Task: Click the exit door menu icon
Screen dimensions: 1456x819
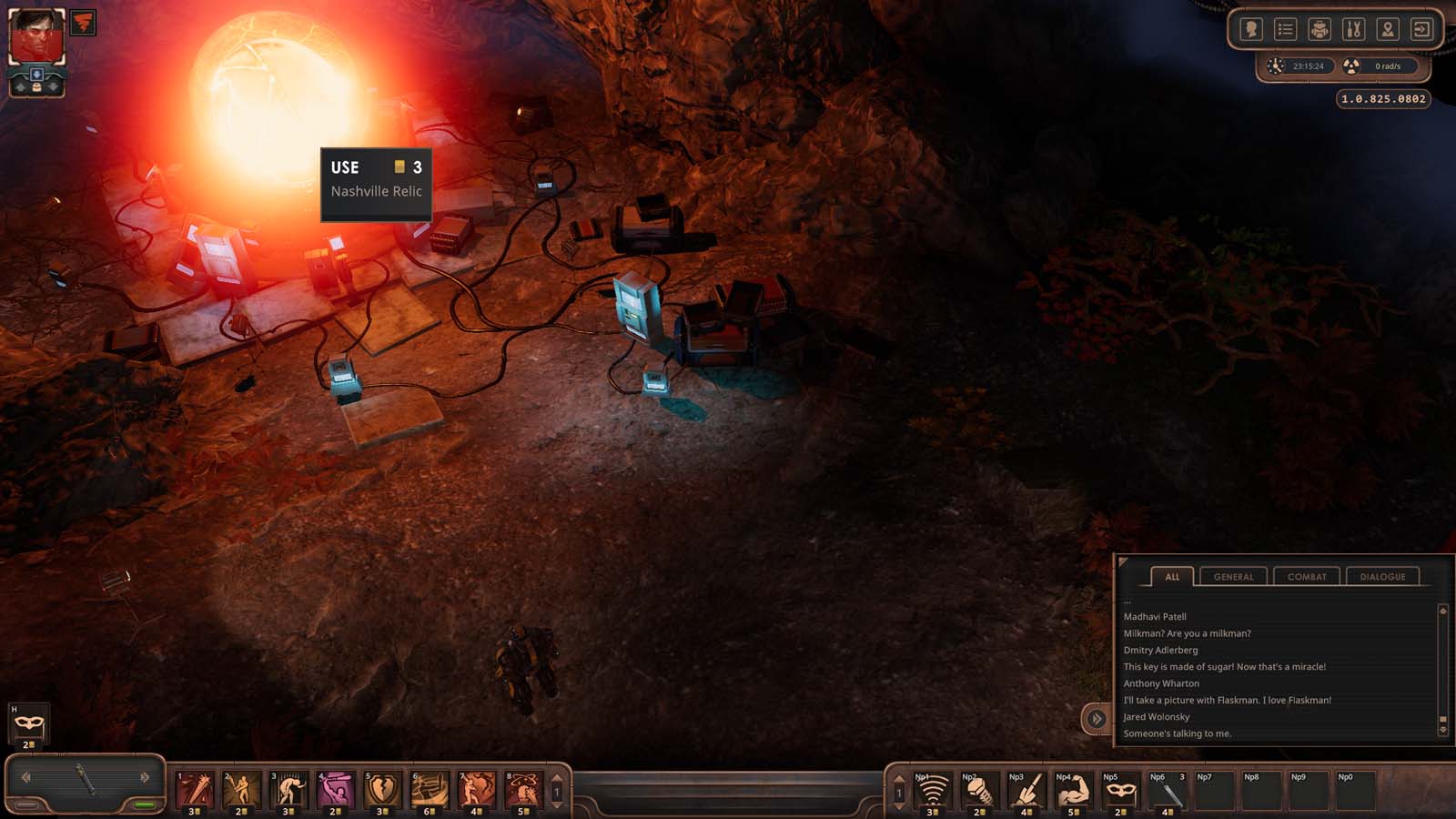Action: (1421, 29)
